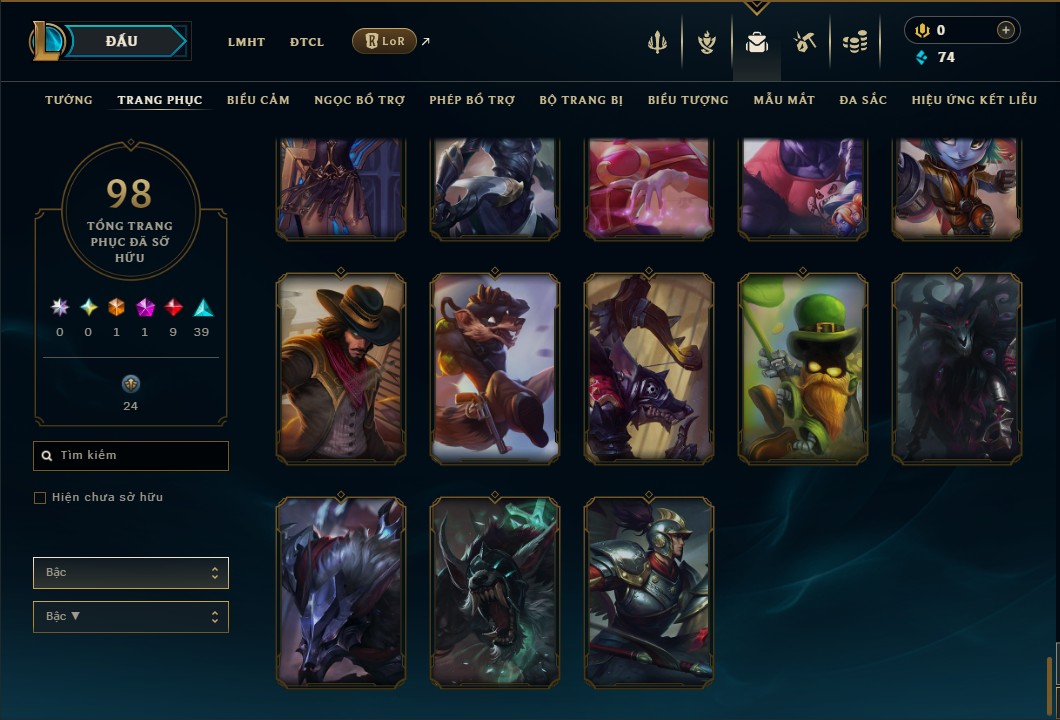Viewport: 1060px width, 720px height.
Task: Click the plus button to buy currency
Action: pos(1005,30)
